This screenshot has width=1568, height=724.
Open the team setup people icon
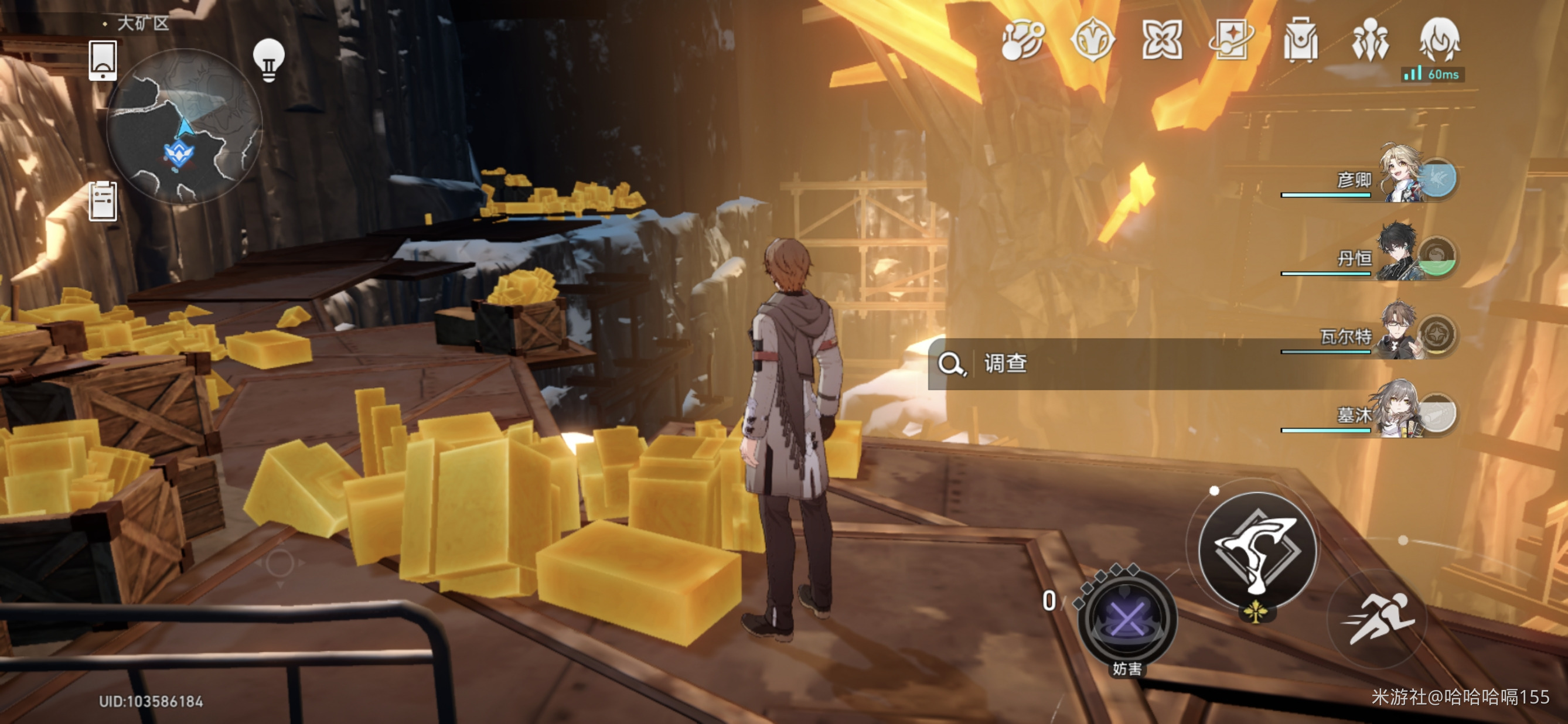(x=1369, y=41)
